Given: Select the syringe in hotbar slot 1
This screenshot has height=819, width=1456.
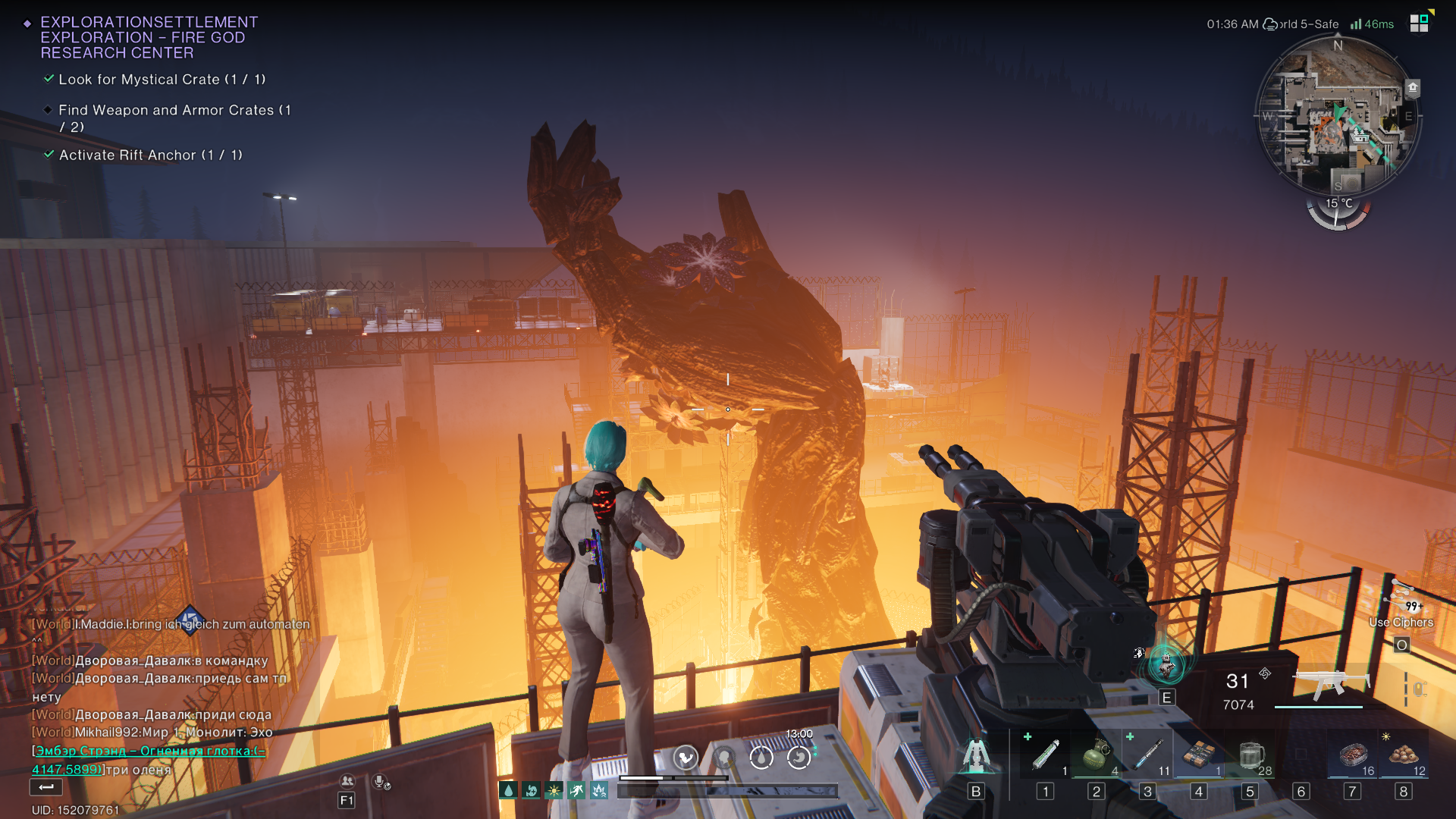Looking at the screenshot, I should (1045, 755).
